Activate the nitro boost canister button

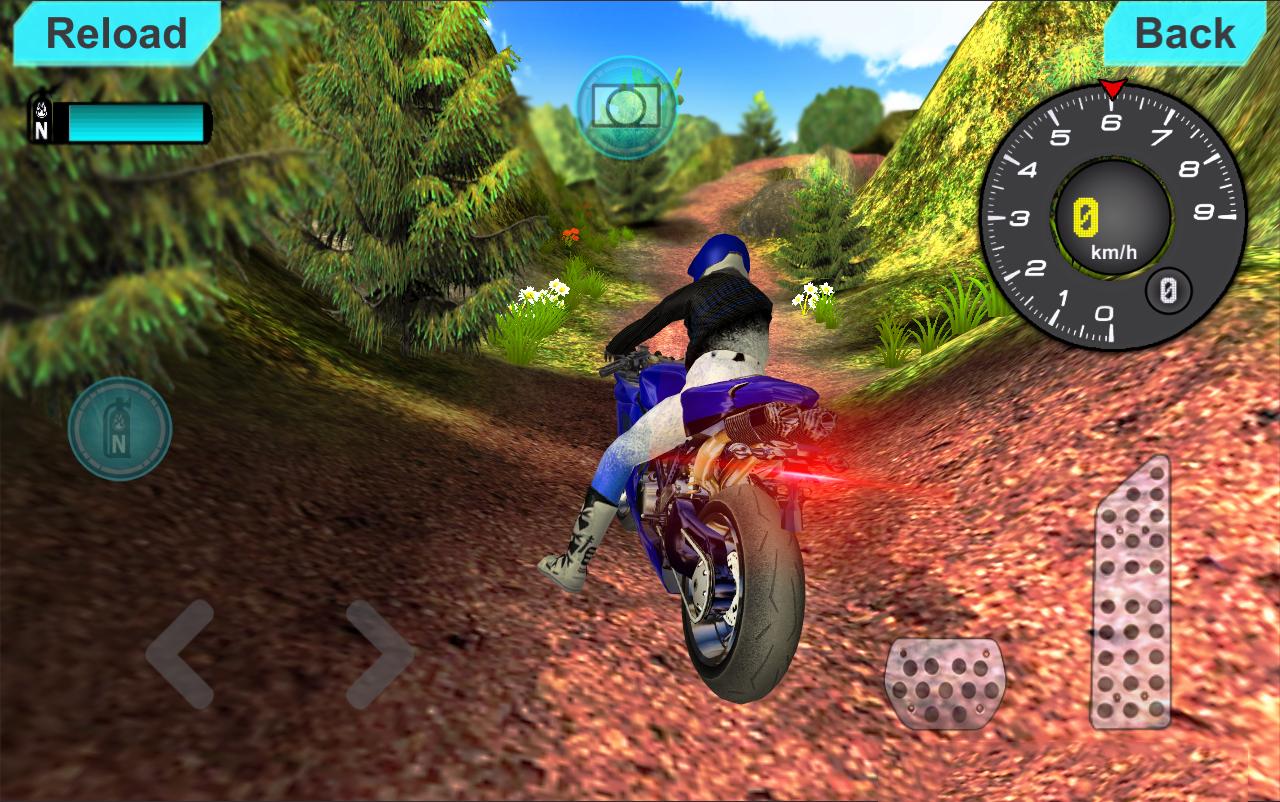[119, 430]
